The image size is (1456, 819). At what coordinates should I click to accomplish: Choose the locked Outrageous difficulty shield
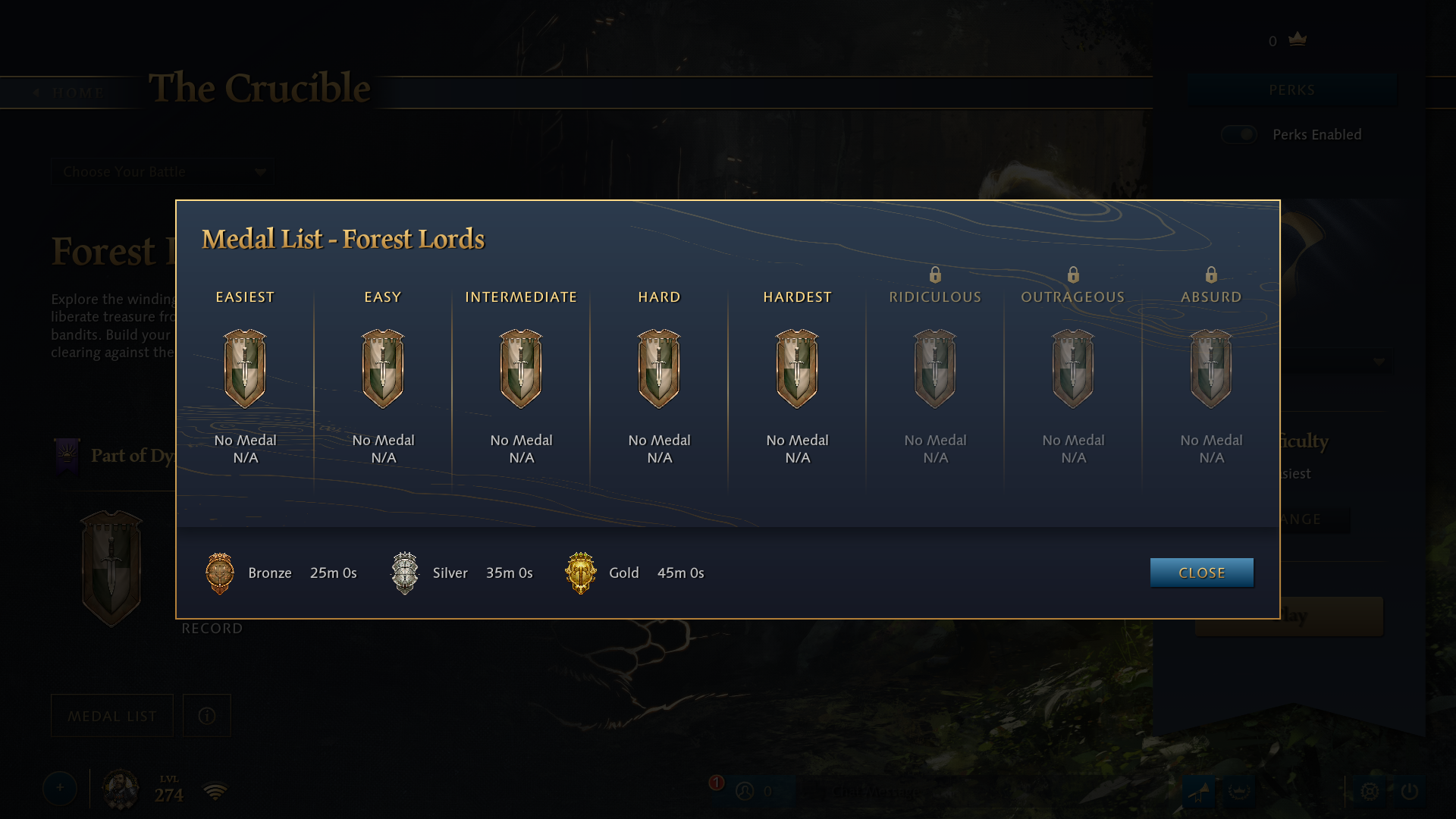click(x=1073, y=369)
